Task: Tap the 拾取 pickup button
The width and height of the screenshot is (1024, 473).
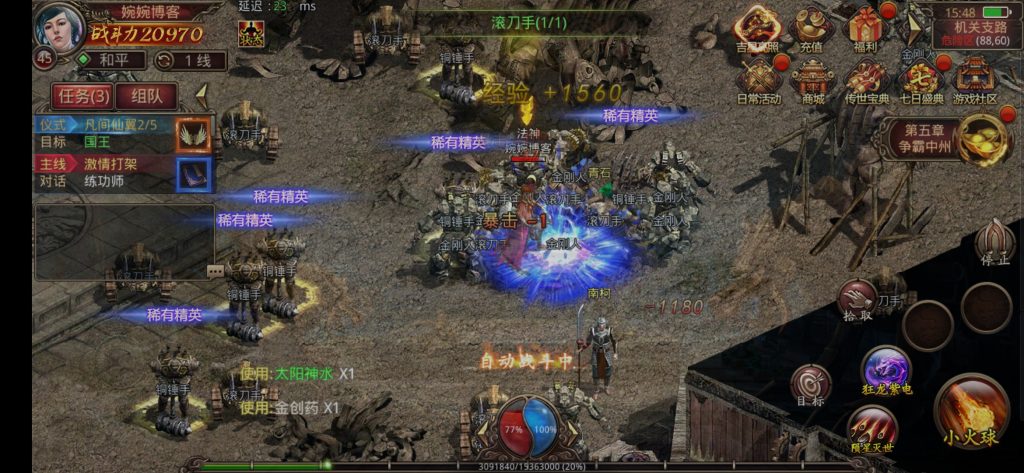Action: pos(857,298)
